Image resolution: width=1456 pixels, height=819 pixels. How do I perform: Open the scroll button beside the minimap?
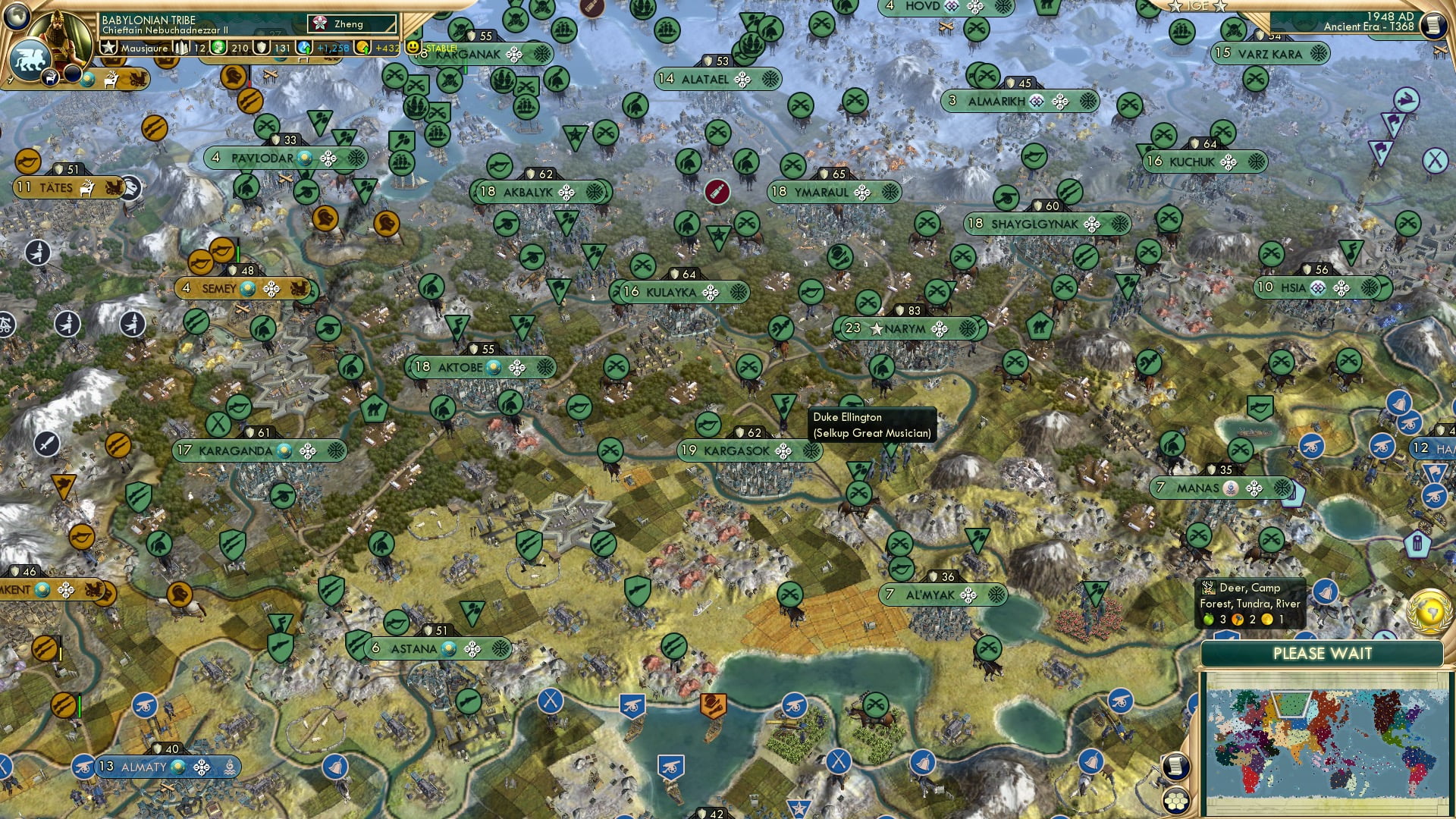[1175, 767]
